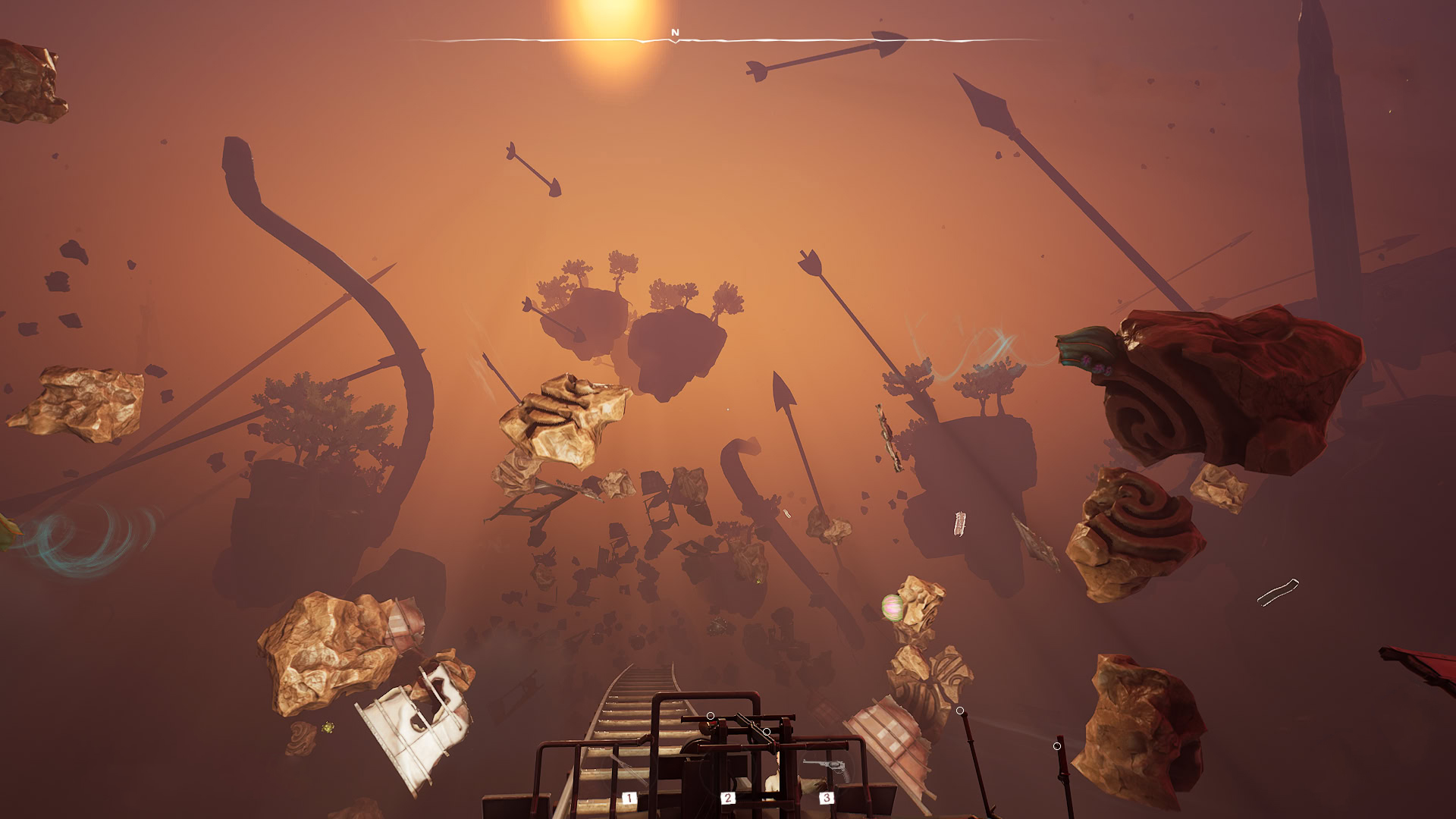This screenshot has height=819, width=1456.
Task: Click the N marker on the compass
Action: (x=675, y=33)
